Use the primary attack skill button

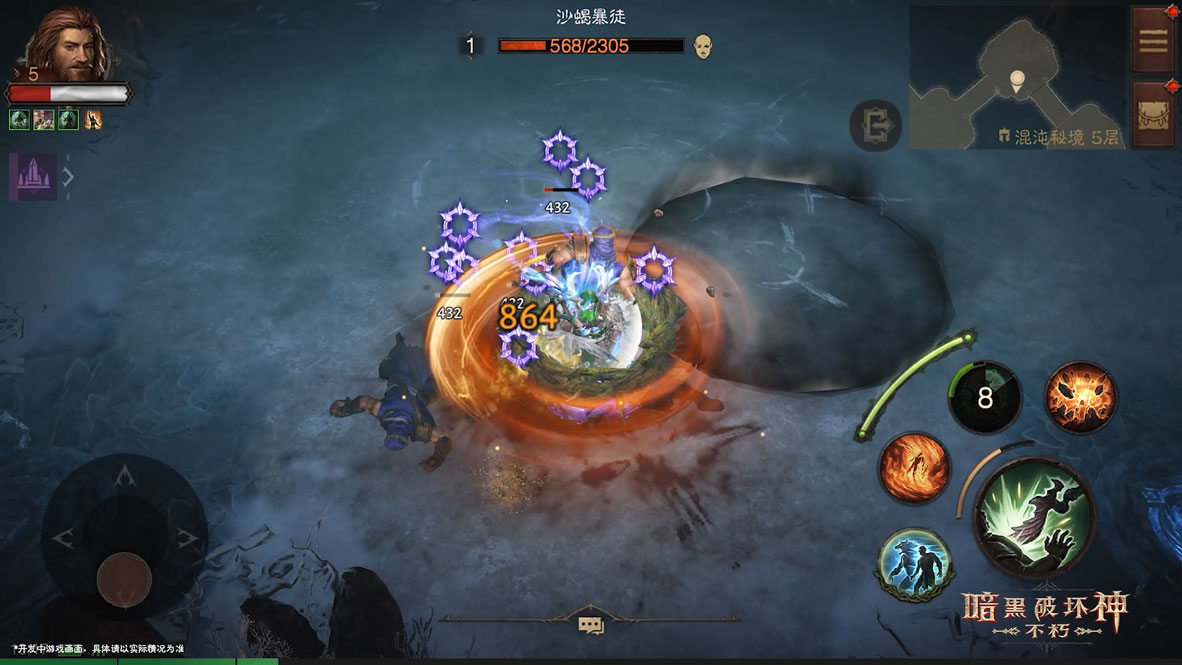pos(1035,518)
